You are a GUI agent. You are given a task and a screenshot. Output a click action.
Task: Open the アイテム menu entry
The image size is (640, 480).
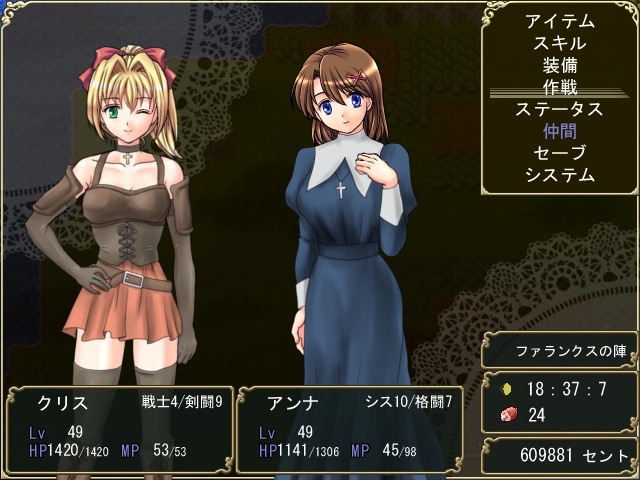(559, 21)
